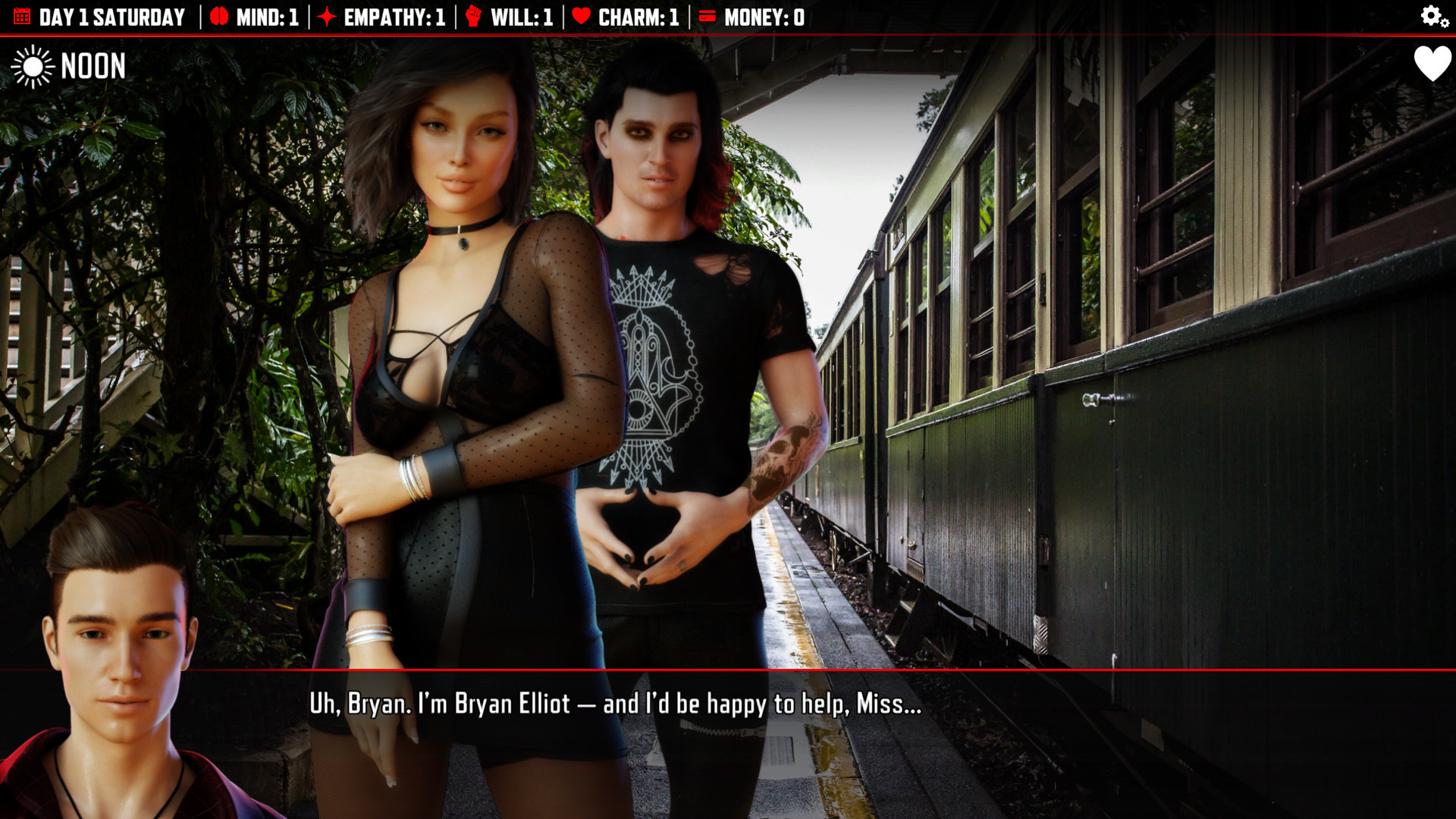Click the heart icon beside Charm
This screenshot has height=819, width=1456.
tap(579, 15)
